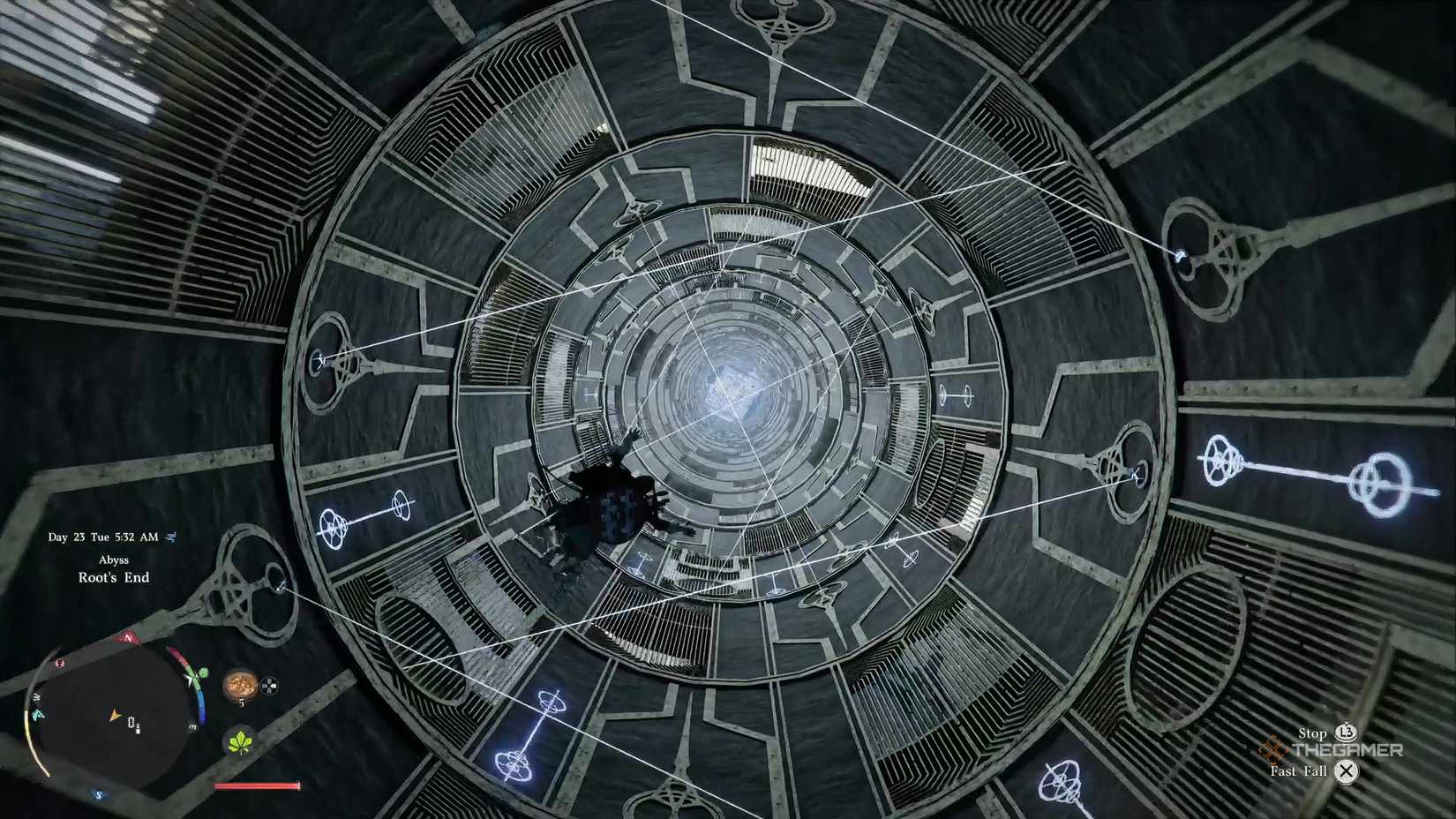Click the blue S marker on the compass

click(98, 795)
